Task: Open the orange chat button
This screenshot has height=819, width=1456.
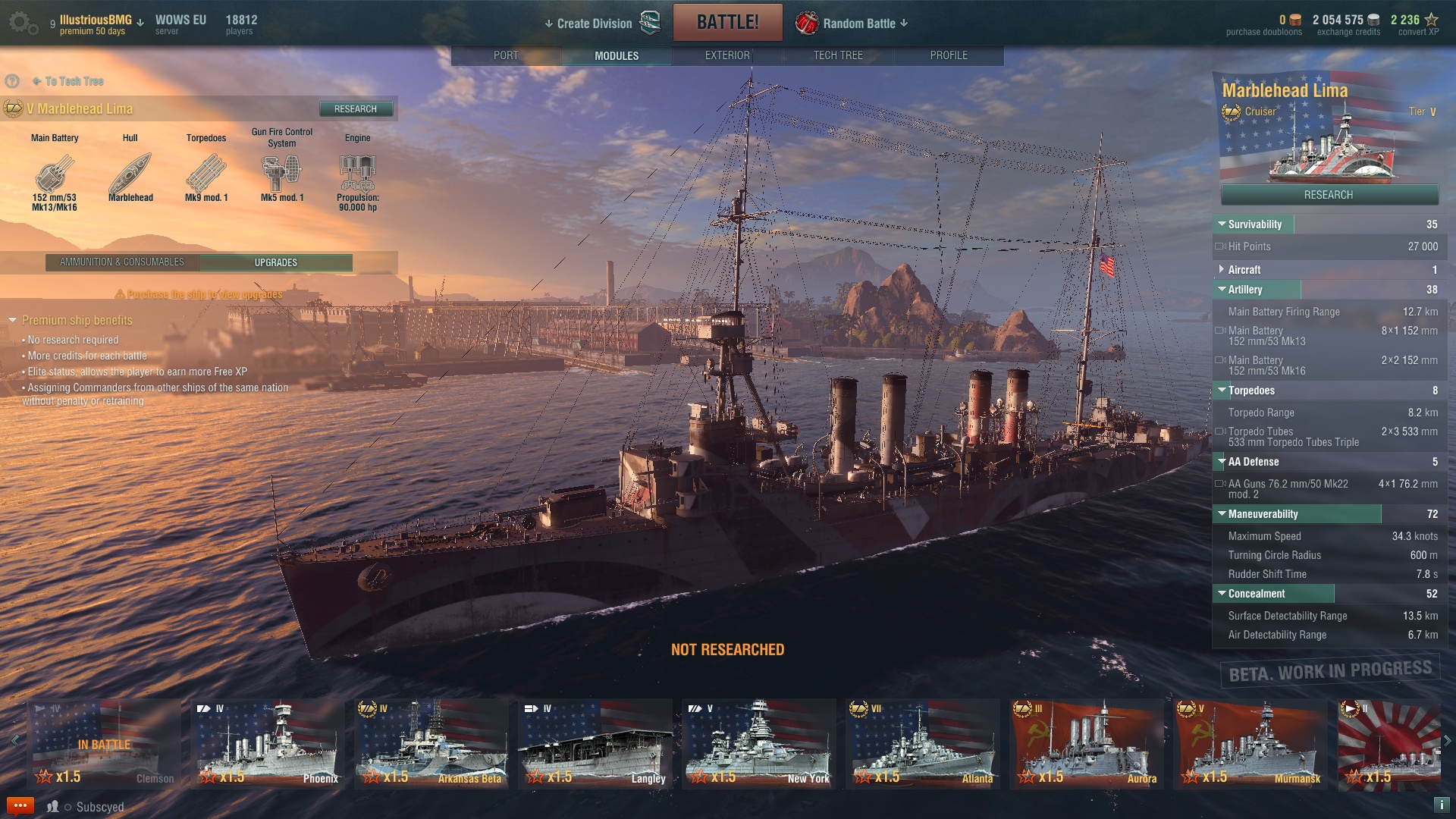Action: (x=20, y=805)
